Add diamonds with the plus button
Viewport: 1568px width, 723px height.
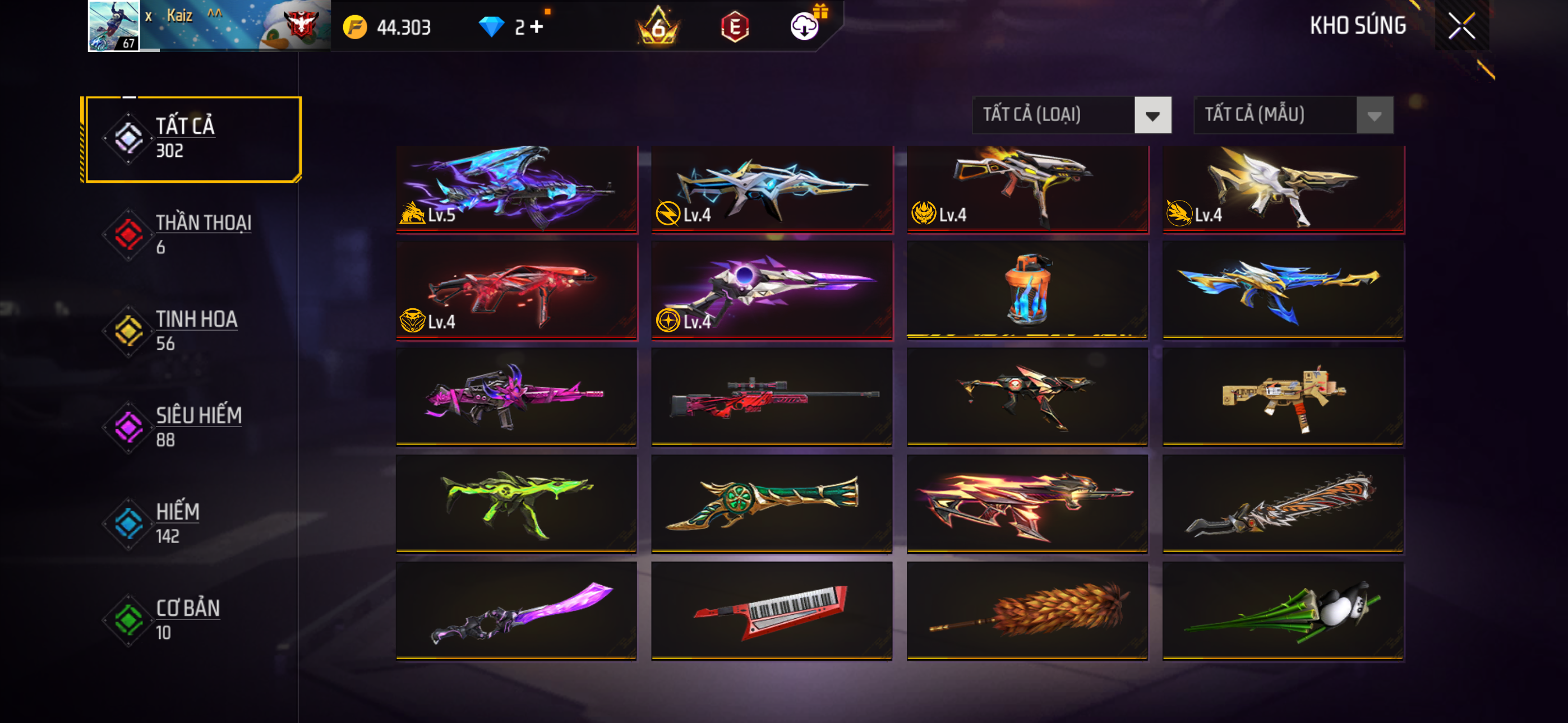(x=536, y=27)
